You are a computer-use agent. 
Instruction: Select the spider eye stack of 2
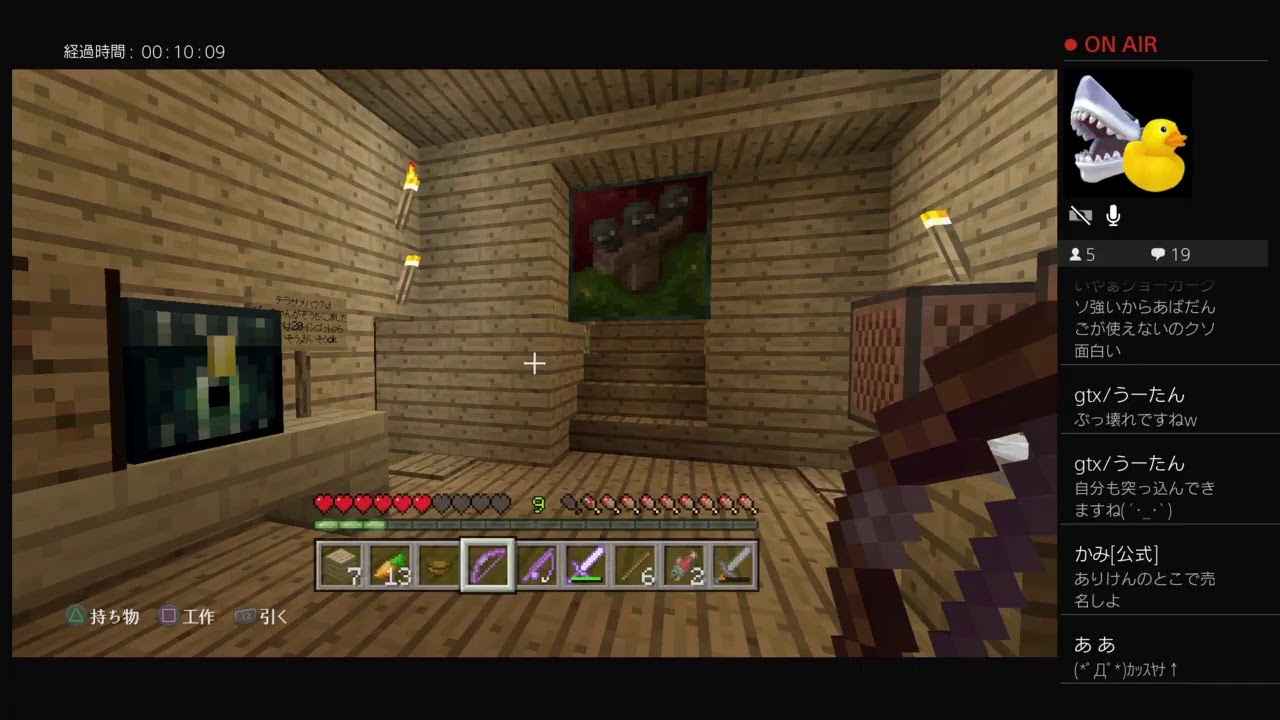pyautogui.click(x=684, y=565)
